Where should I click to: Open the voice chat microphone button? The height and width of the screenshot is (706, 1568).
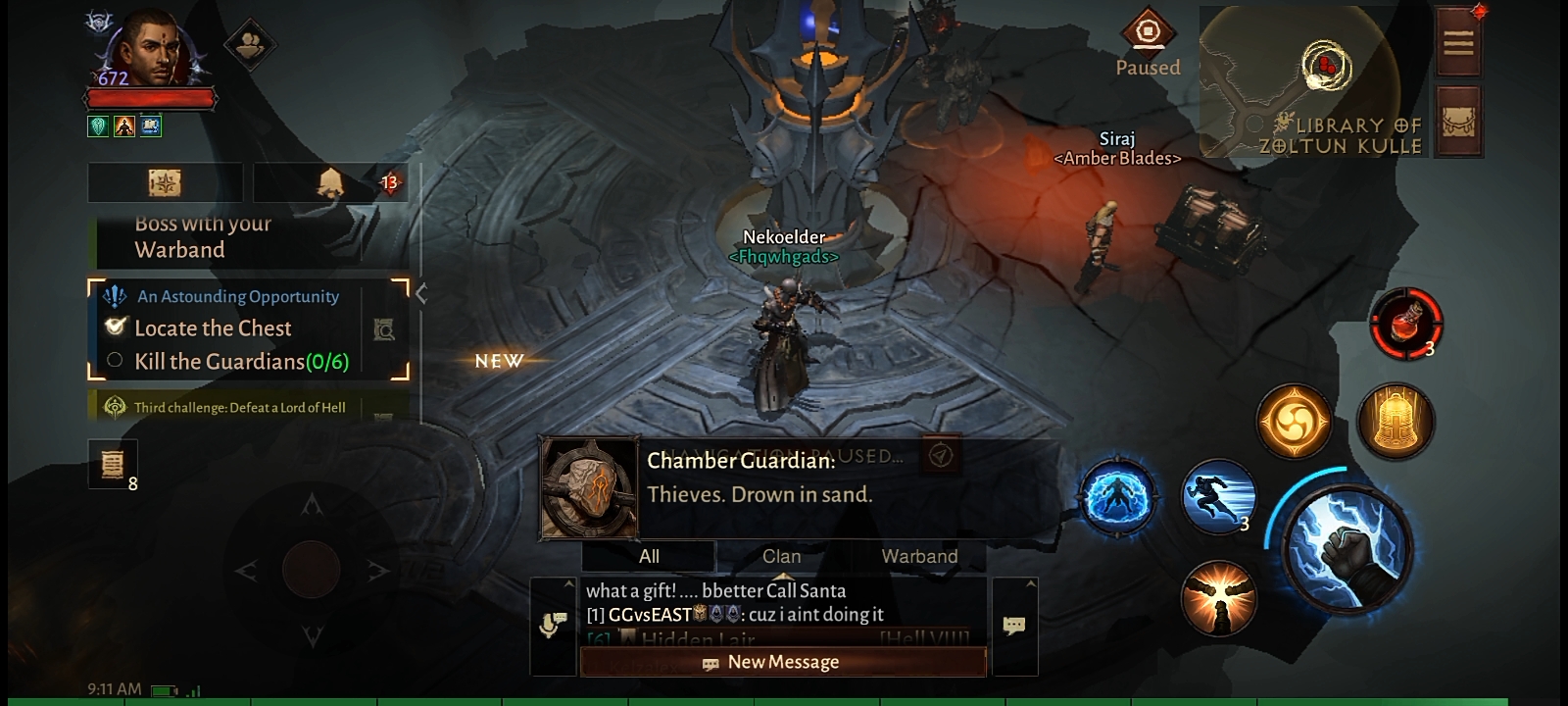point(553,625)
